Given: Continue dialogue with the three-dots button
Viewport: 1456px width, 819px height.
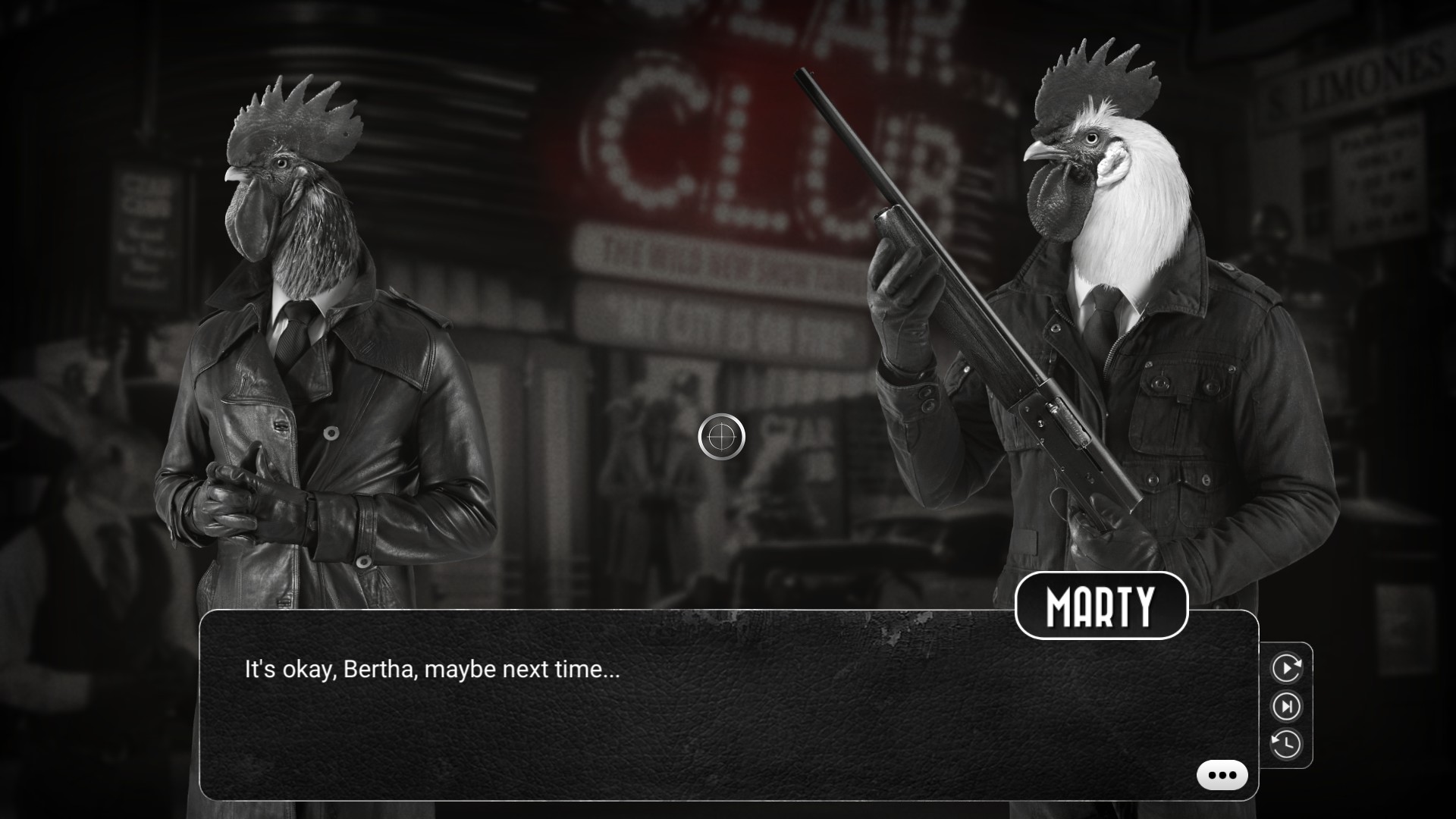Looking at the screenshot, I should coord(1222,775).
